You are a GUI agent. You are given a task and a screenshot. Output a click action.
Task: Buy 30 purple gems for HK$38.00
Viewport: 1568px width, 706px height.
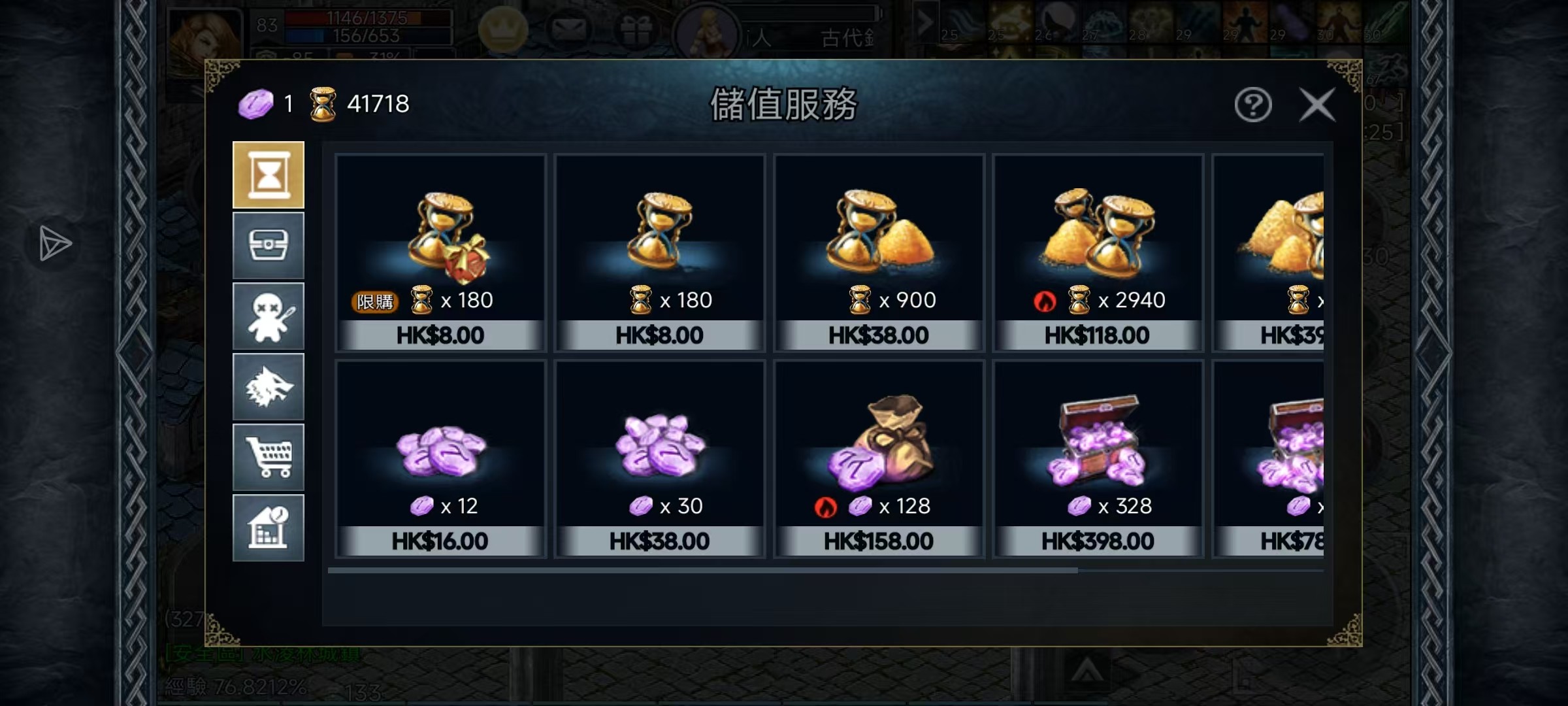[659, 459]
